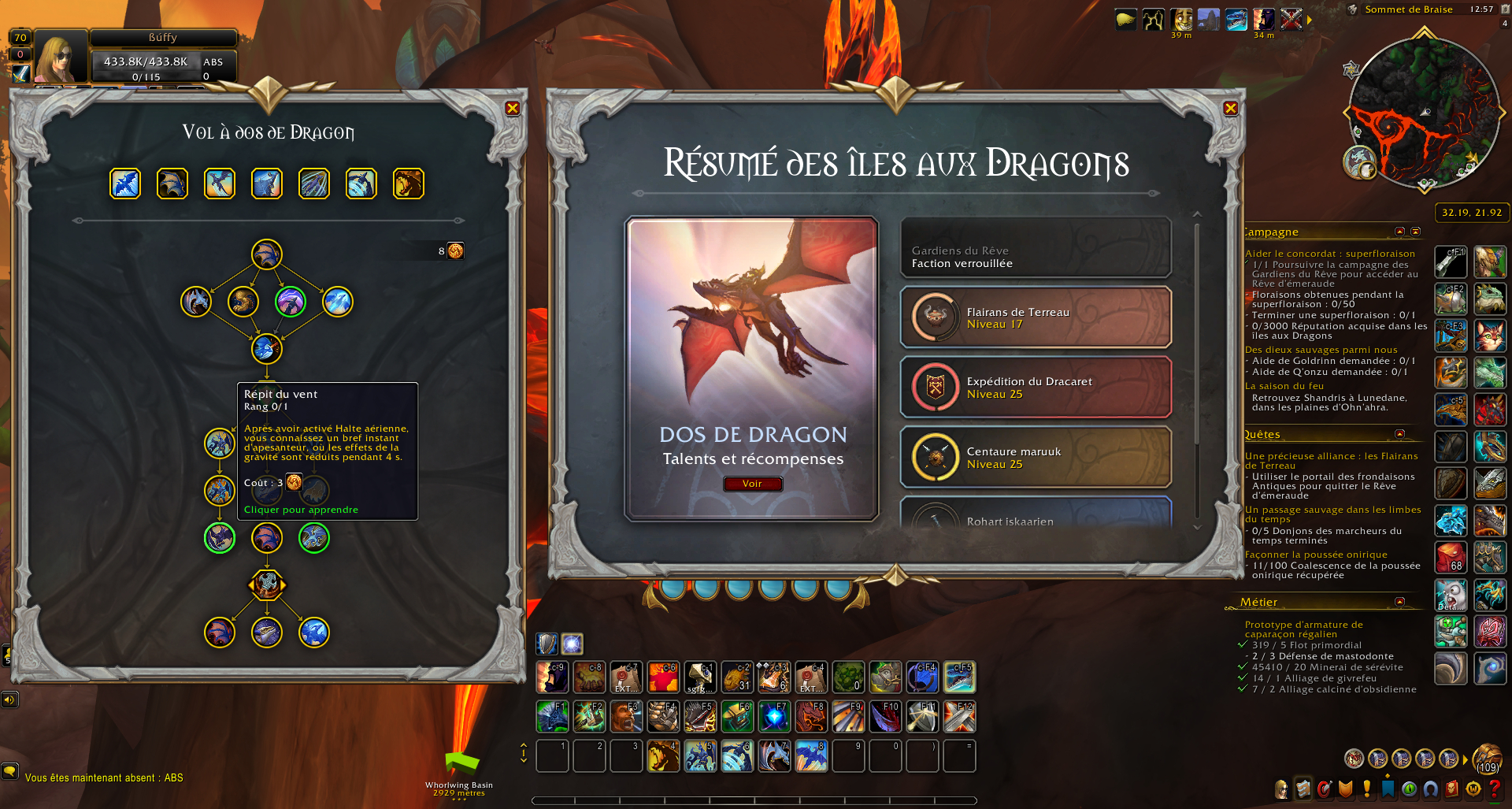Close the Résumé des îles aux Dragons panel
1512x809 pixels.
(x=1231, y=109)
